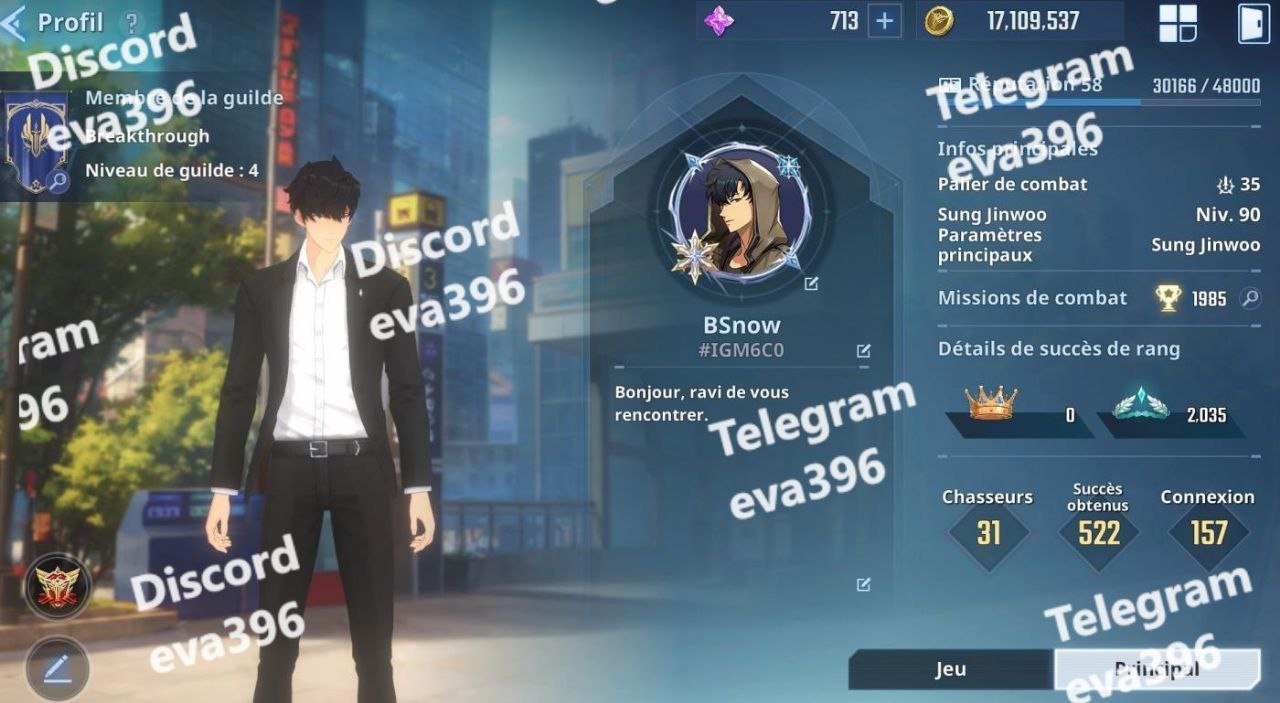Image resolution: width=1280 pixels, height=703 pixels.
Task: Edit the profile avatar portrait
Action: (x=811, y=284)
